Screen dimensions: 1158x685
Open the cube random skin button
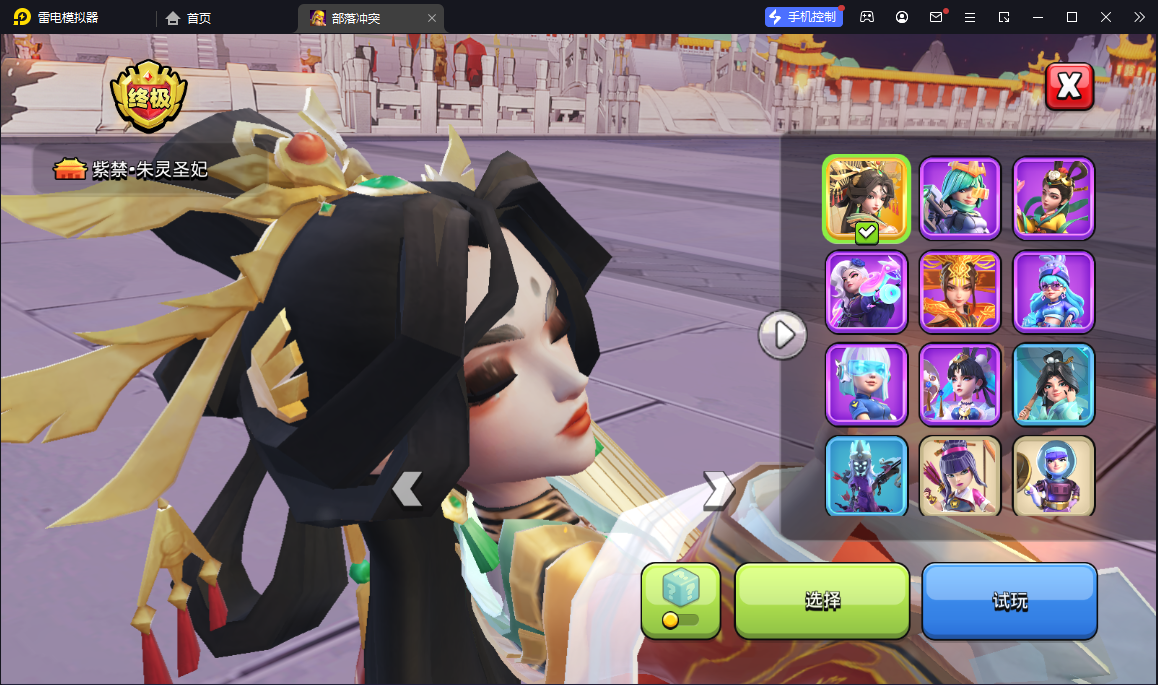click(x=680, y=600)
